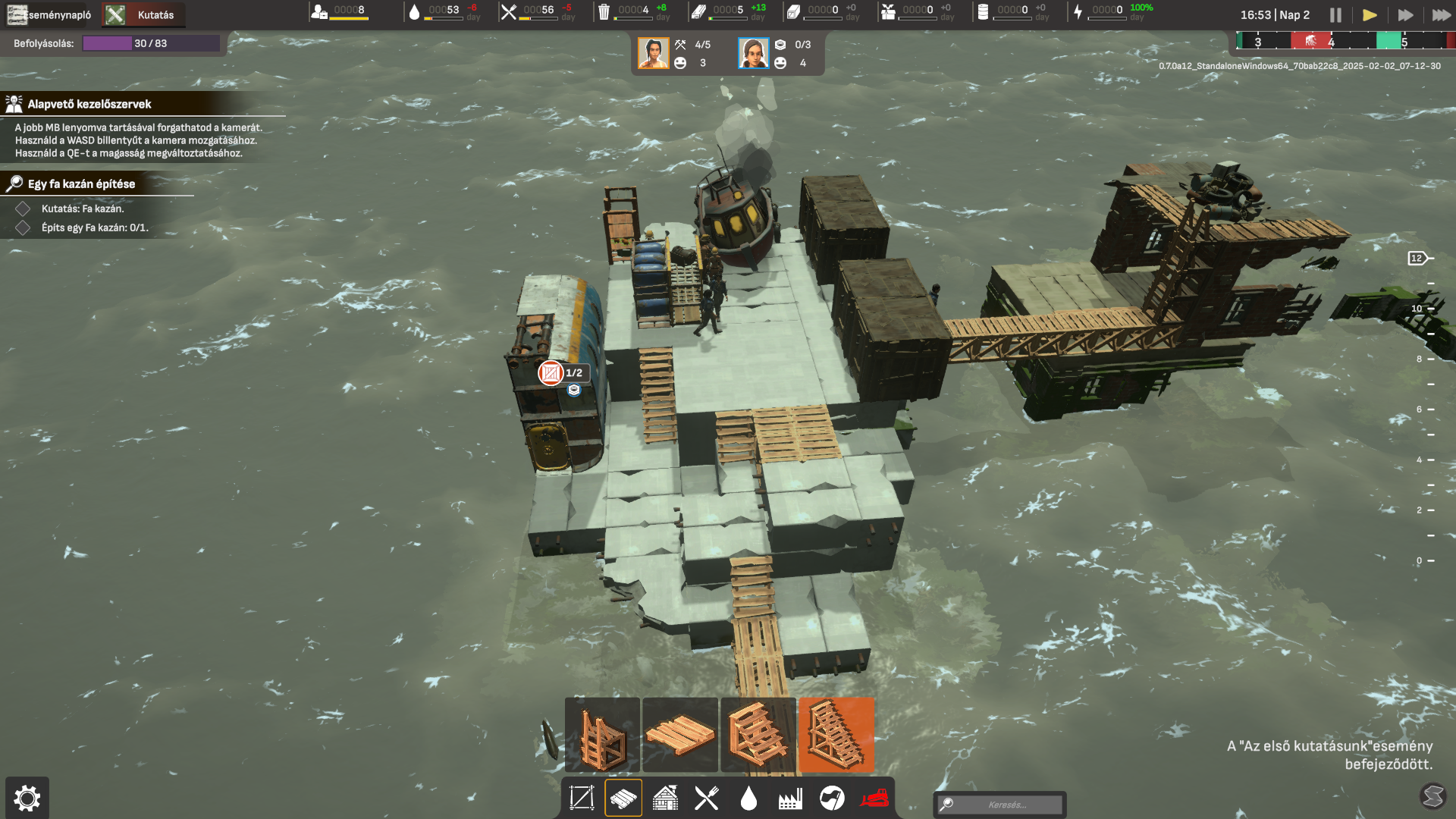Image resolution: width=1456 pixels, height=819 pixels.
Task: Pause the game
Action: [x=1335, y=15]
